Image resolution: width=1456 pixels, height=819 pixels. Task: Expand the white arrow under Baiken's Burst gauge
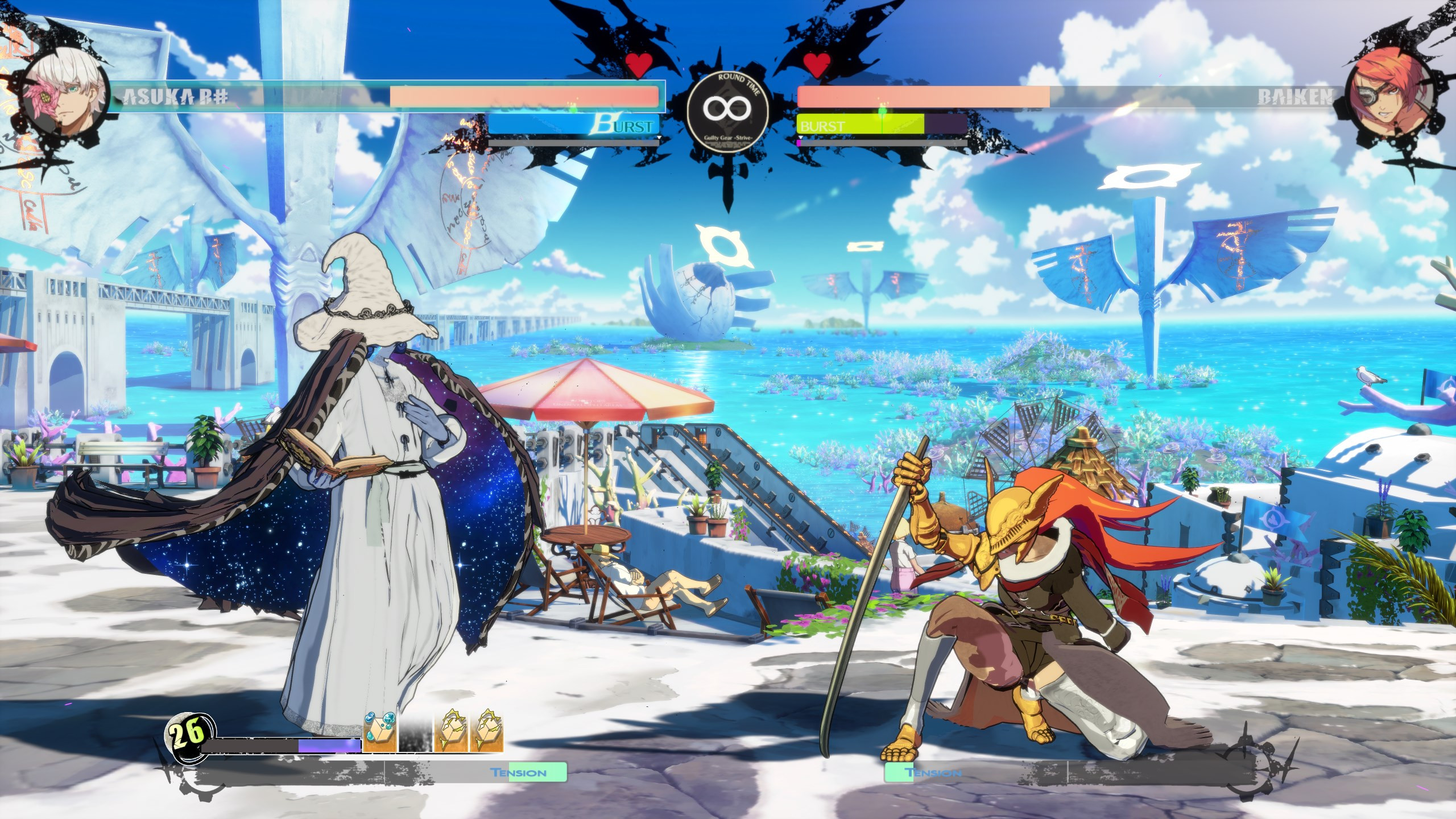(801, 138)
